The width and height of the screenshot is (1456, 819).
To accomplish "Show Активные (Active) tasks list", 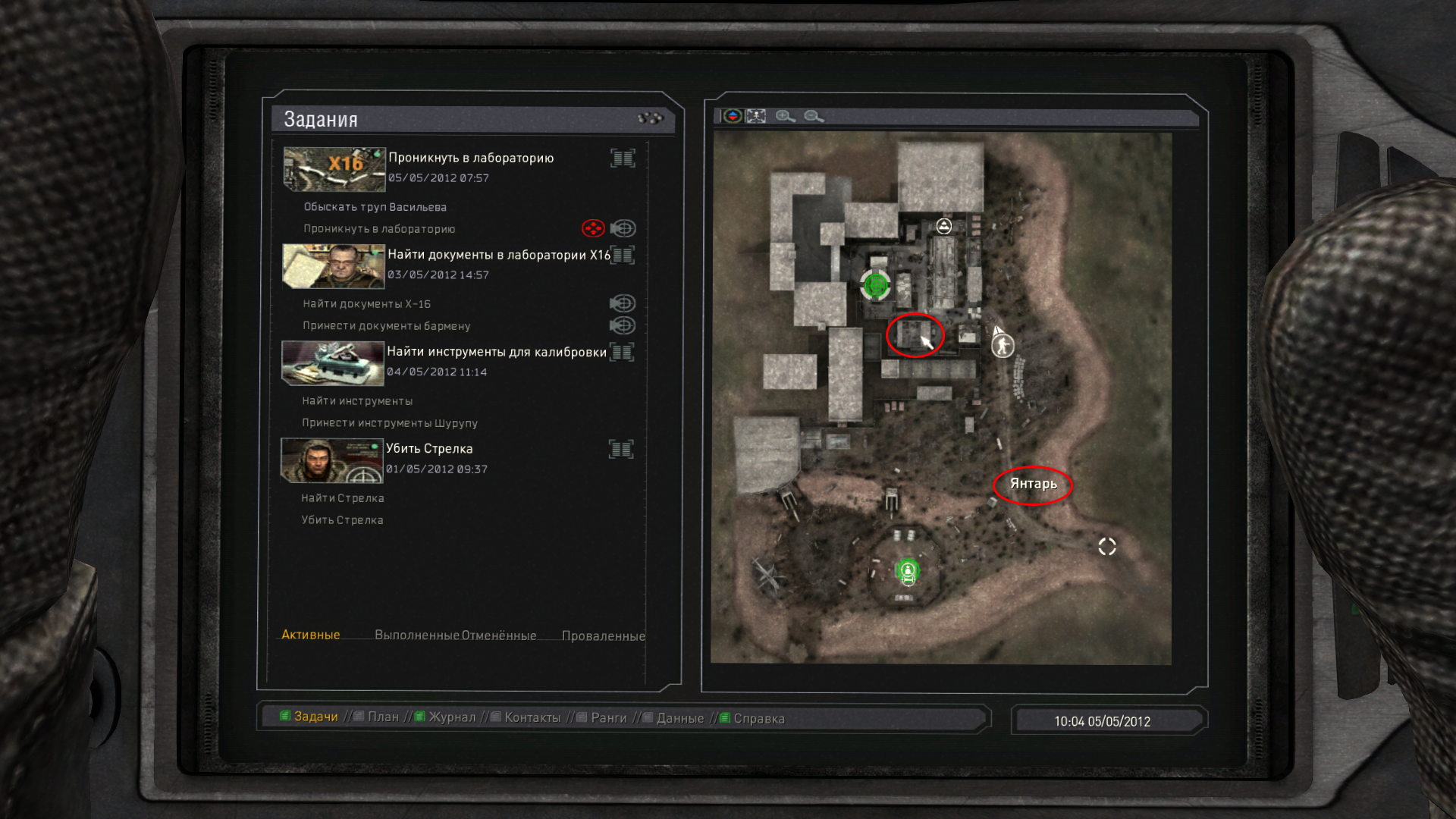I will (x=311, y=635).
